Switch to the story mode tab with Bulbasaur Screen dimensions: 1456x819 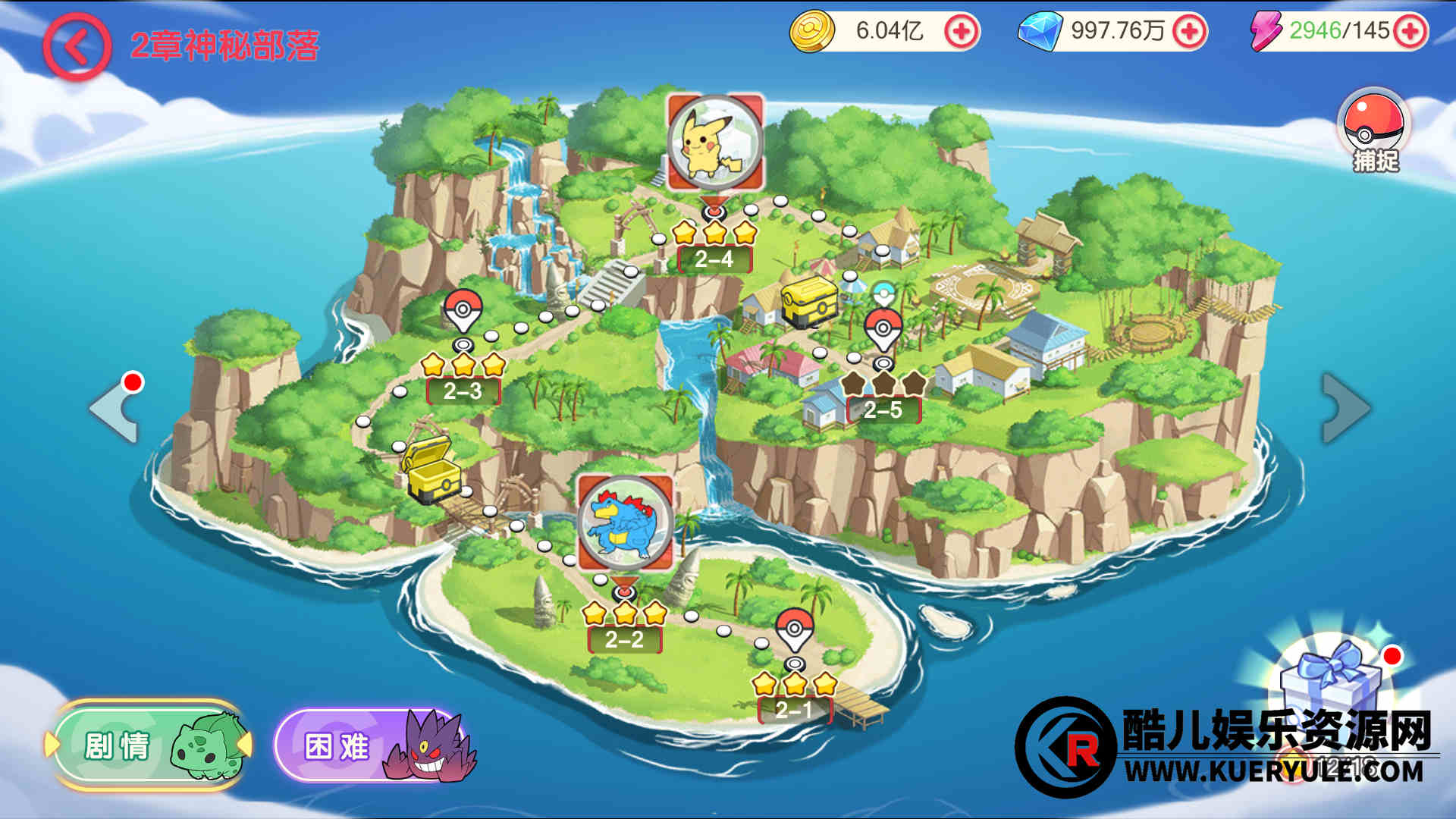[x=149, y=745]
